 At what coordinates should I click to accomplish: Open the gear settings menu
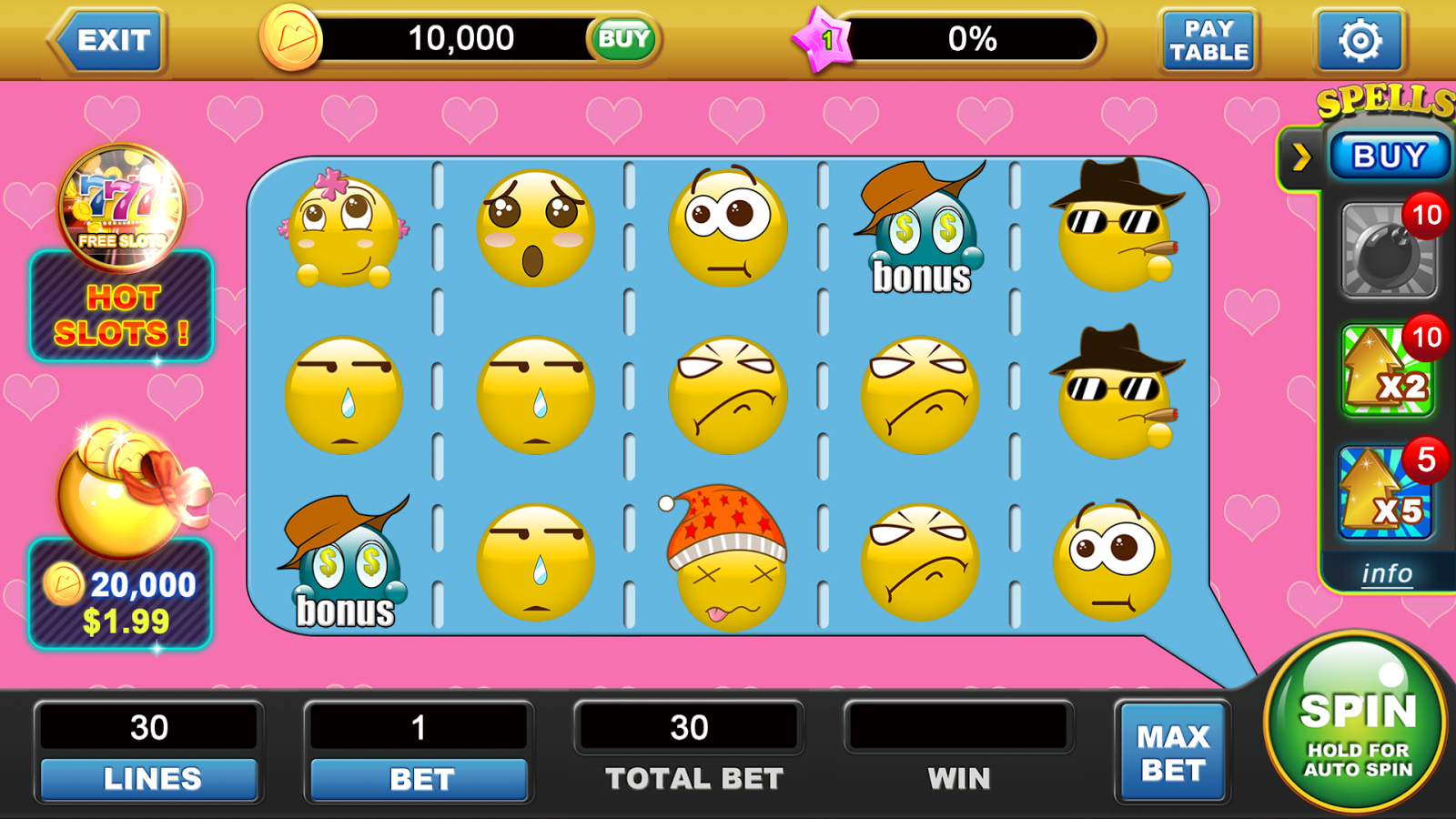click(x=1360, y=41)
